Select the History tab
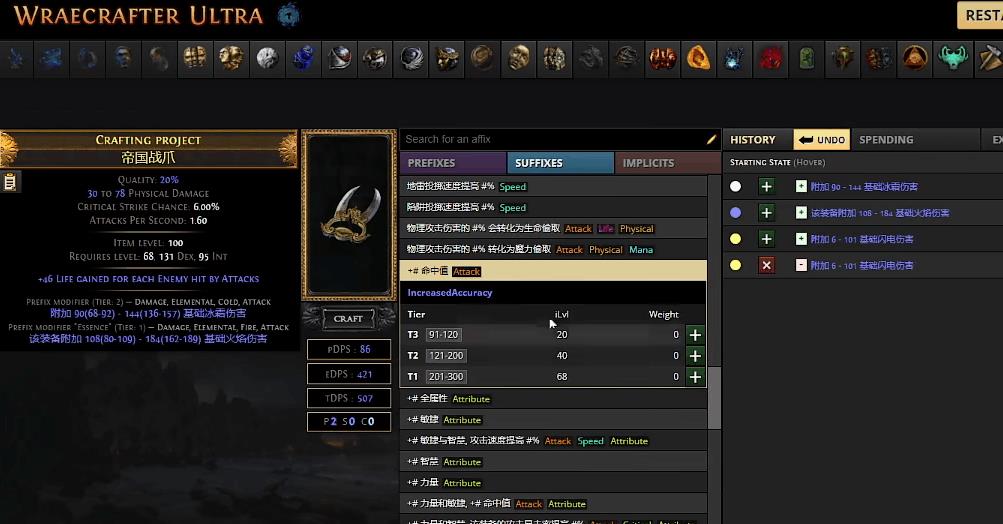 click(x=753, y=140)
